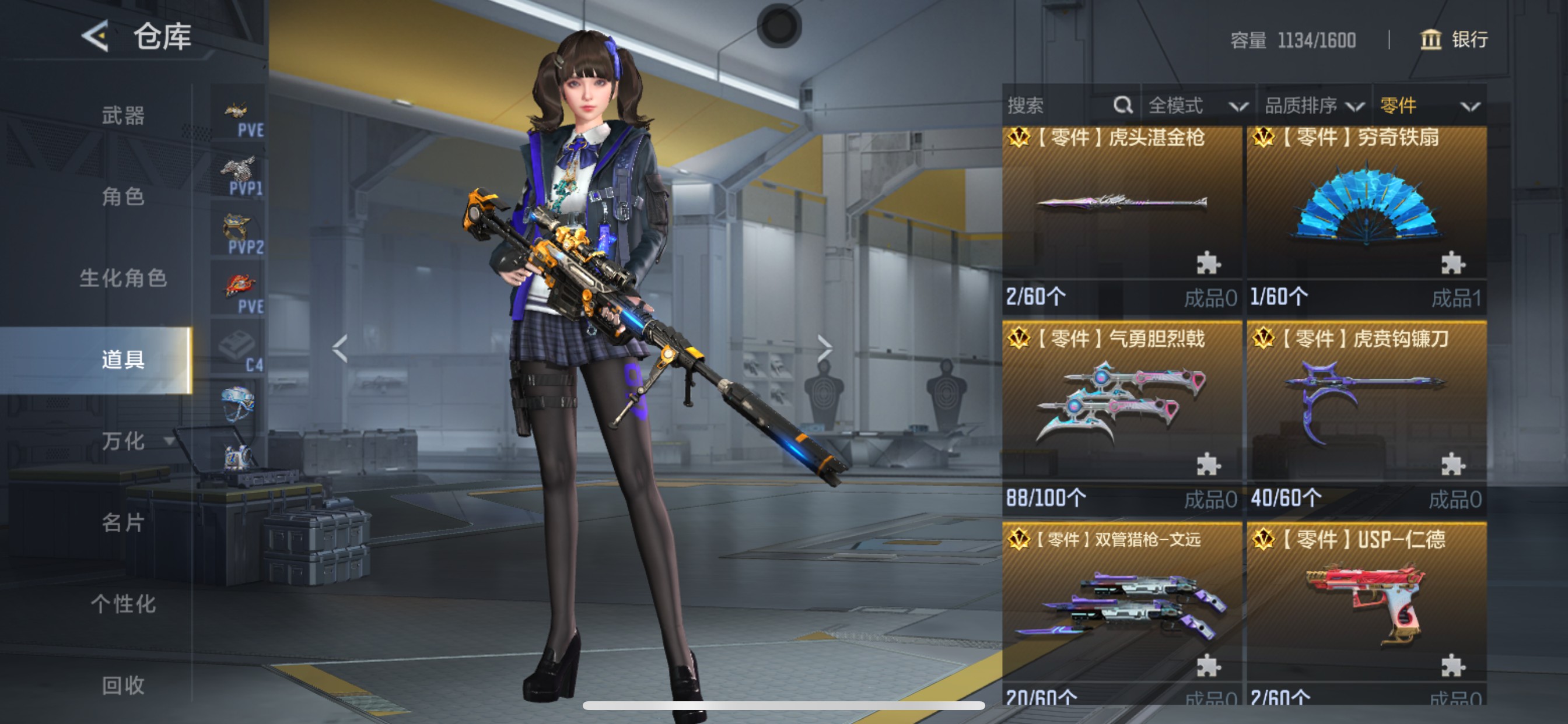The image size is (1568, 724).
Task: Open the 回收 recycle section
Action: pyautogui.click(x=123, y=686)
